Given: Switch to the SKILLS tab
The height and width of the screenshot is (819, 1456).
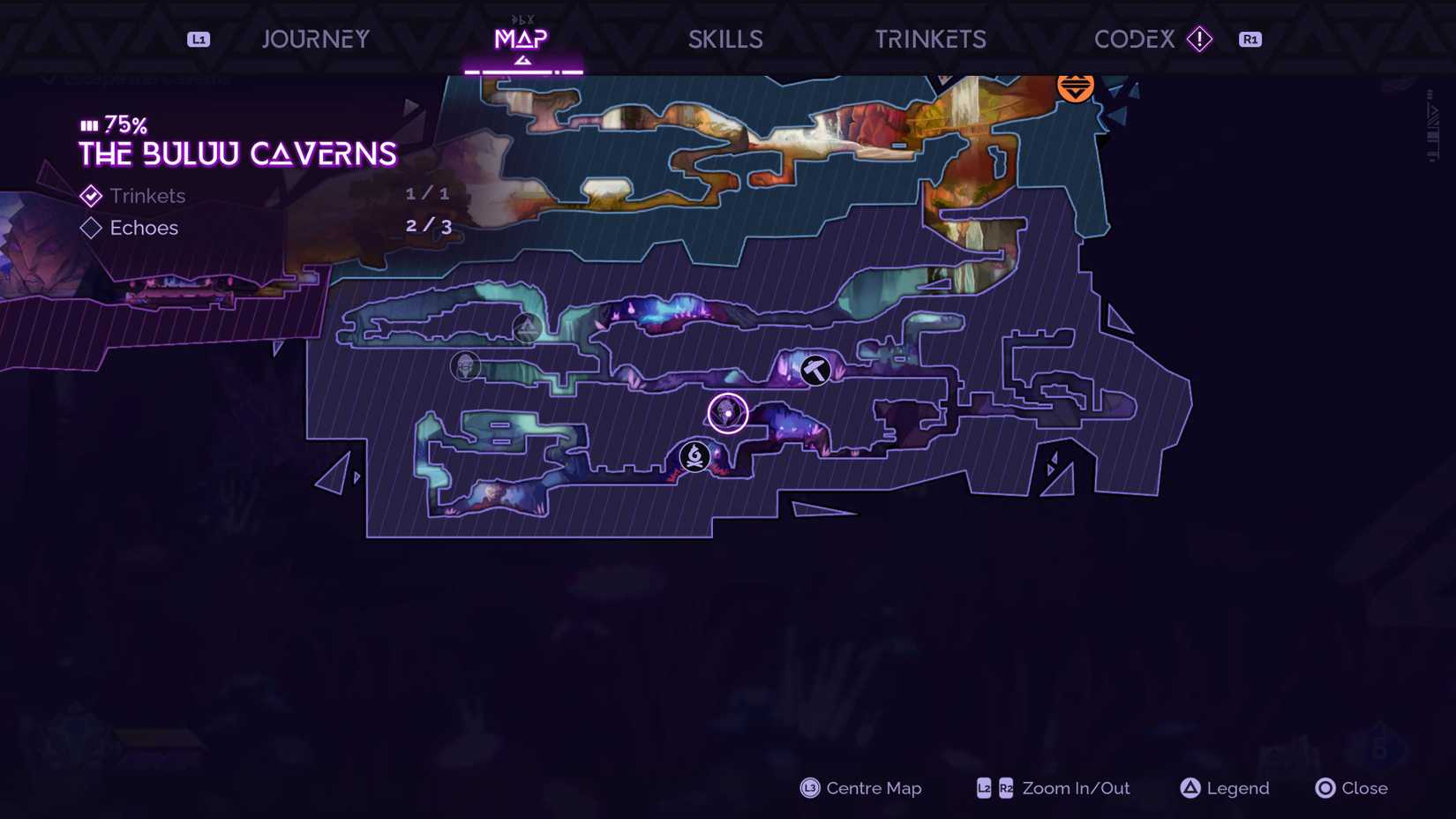Looking at the screenshot, I should click(x=725, y=39).
